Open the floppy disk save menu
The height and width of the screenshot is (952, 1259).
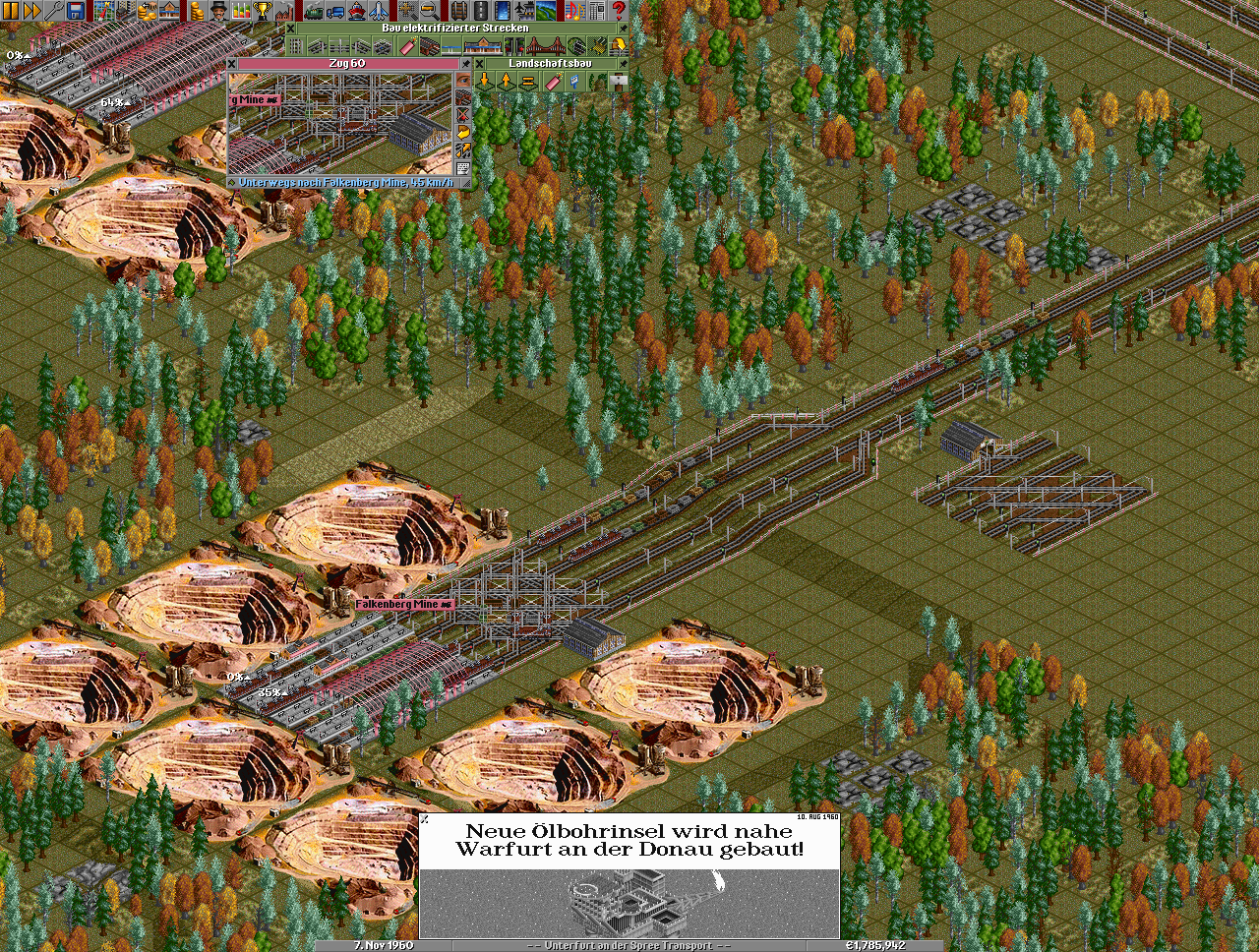tap(76, 11)
